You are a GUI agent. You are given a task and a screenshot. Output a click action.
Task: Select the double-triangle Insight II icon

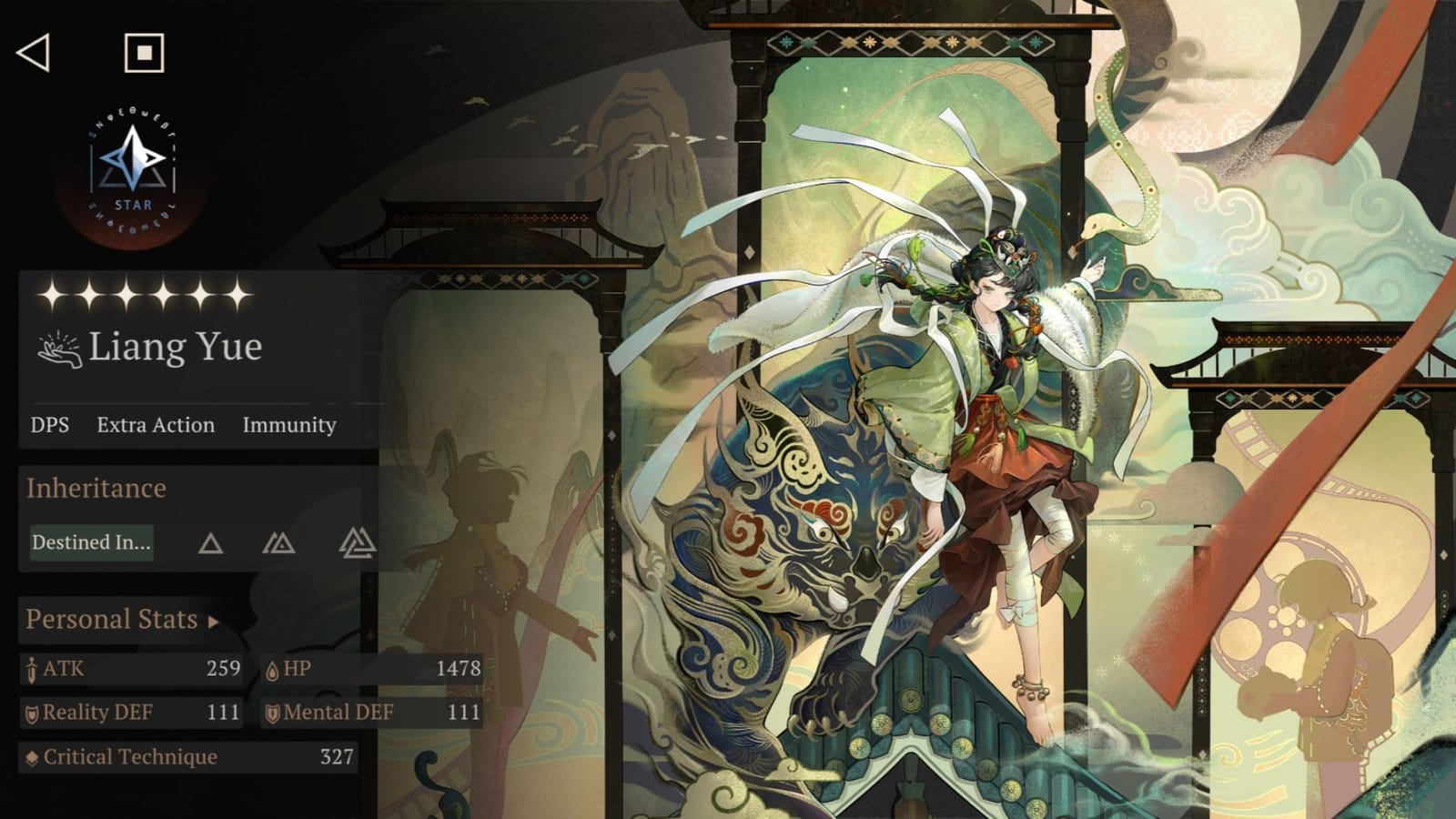point(280,543)
